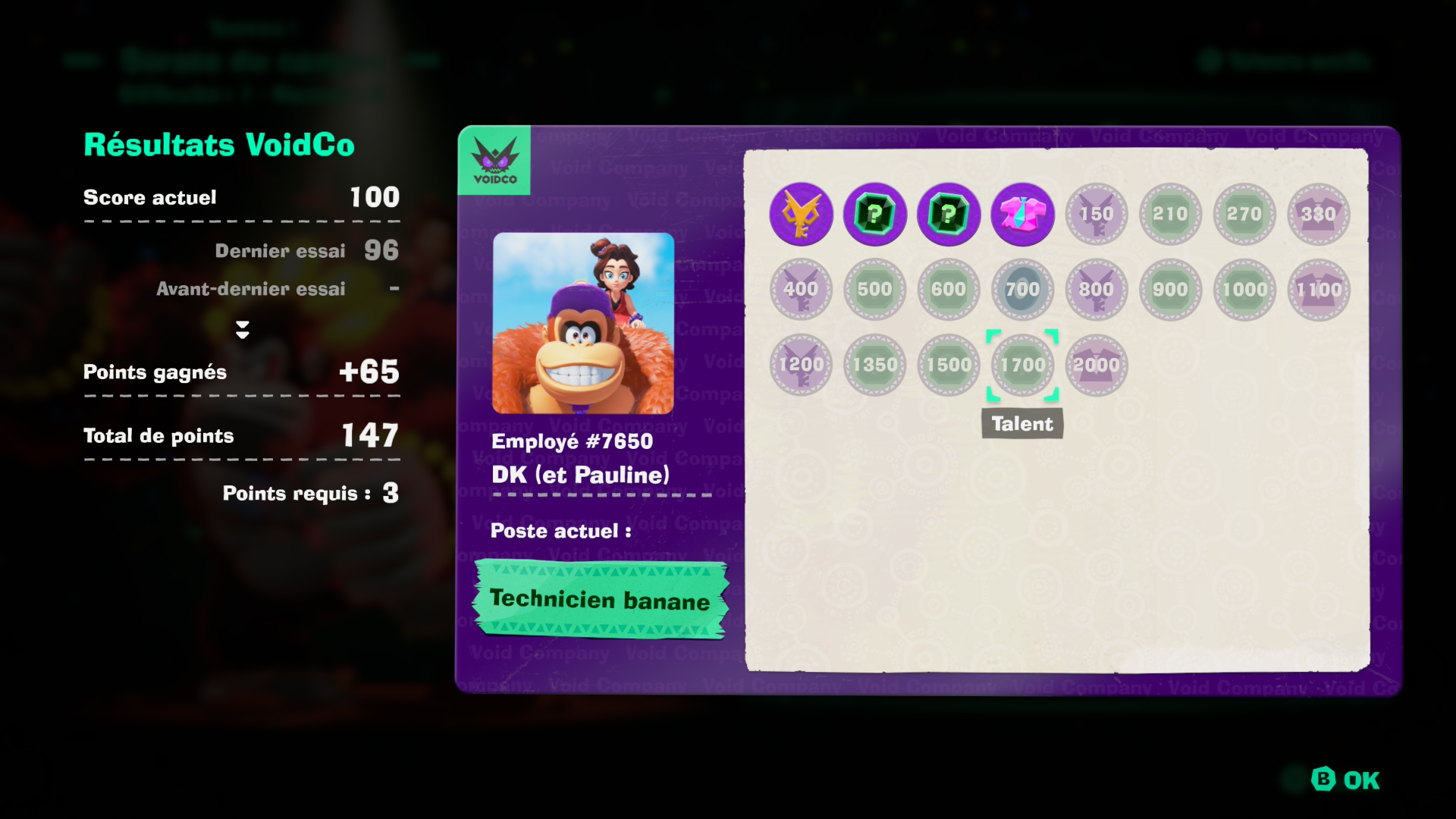Select the 500-point reward badge
This screenshot has height=819, width=1456.
(x=874, y=289)
